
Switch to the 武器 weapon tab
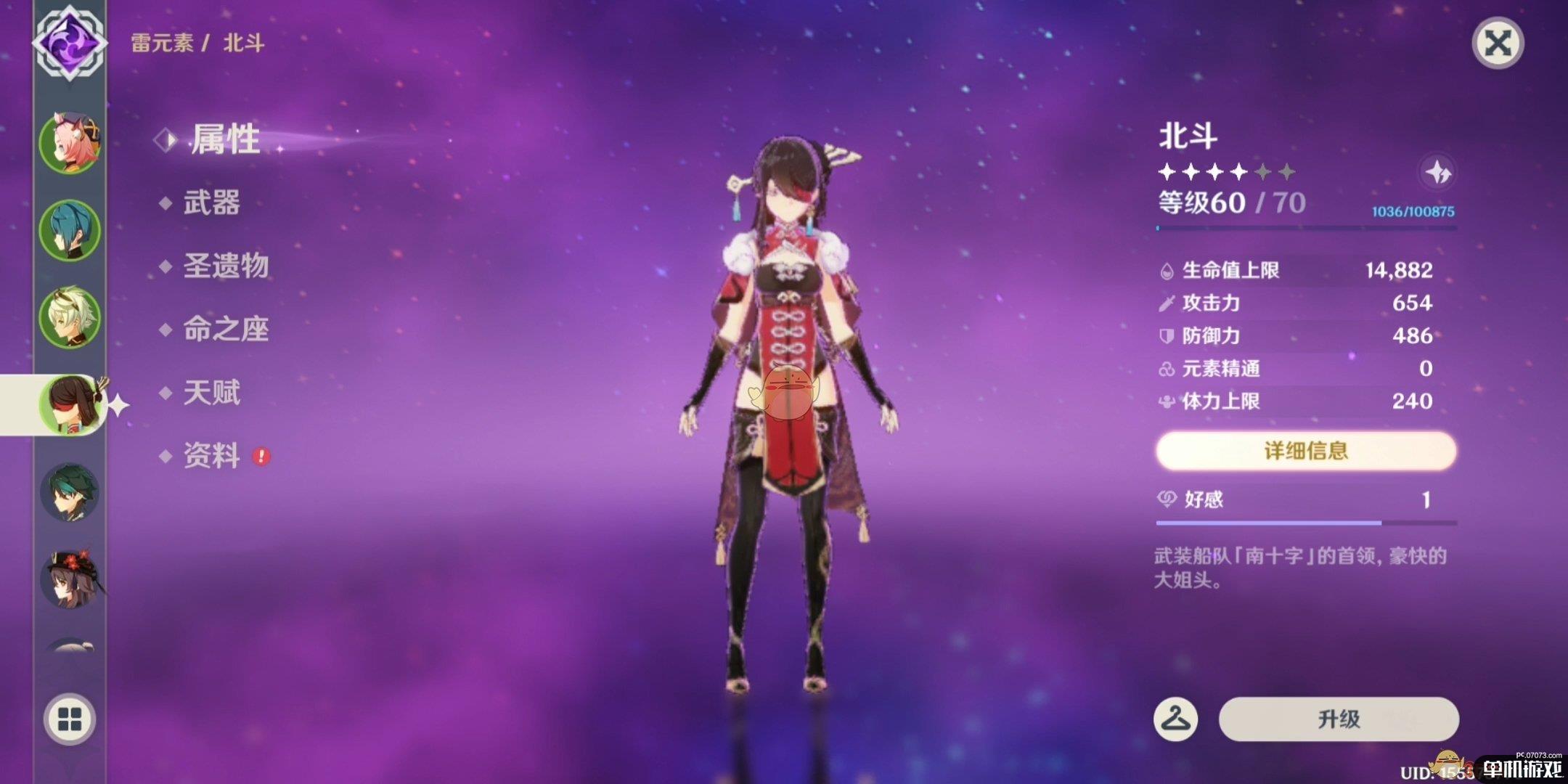coord(211,203)
